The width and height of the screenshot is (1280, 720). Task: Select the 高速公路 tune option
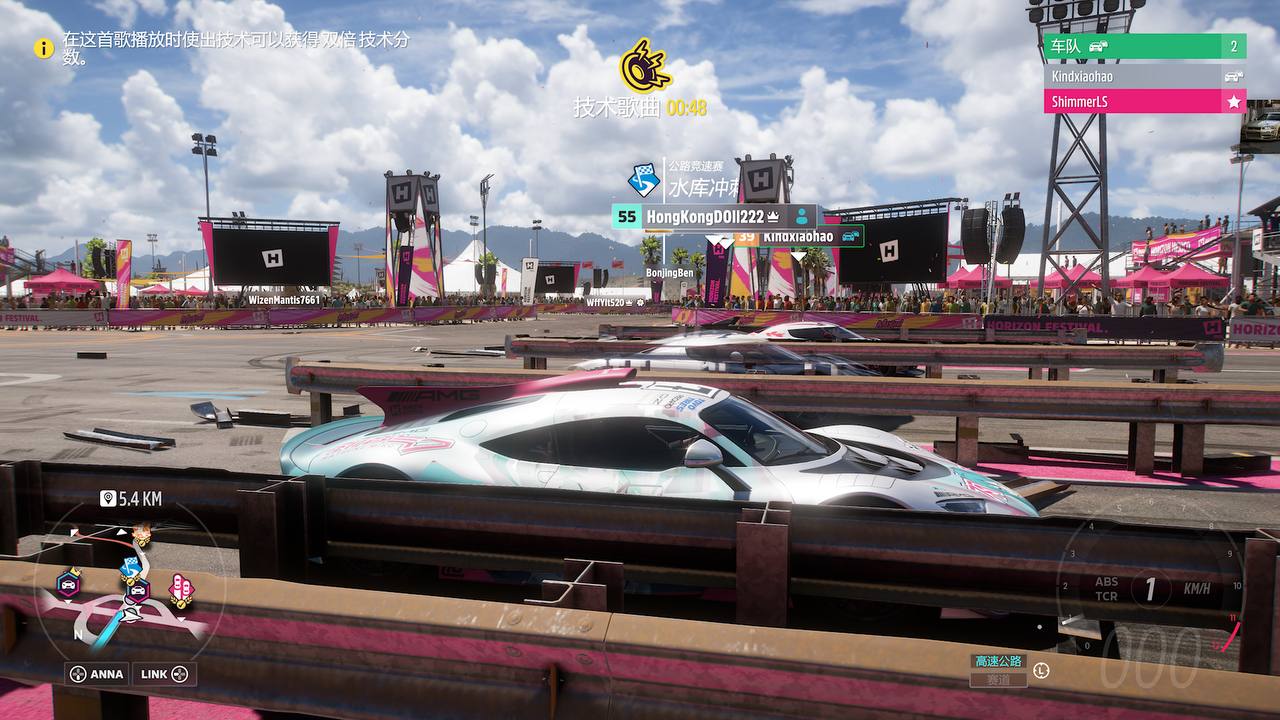coord(998,661)
